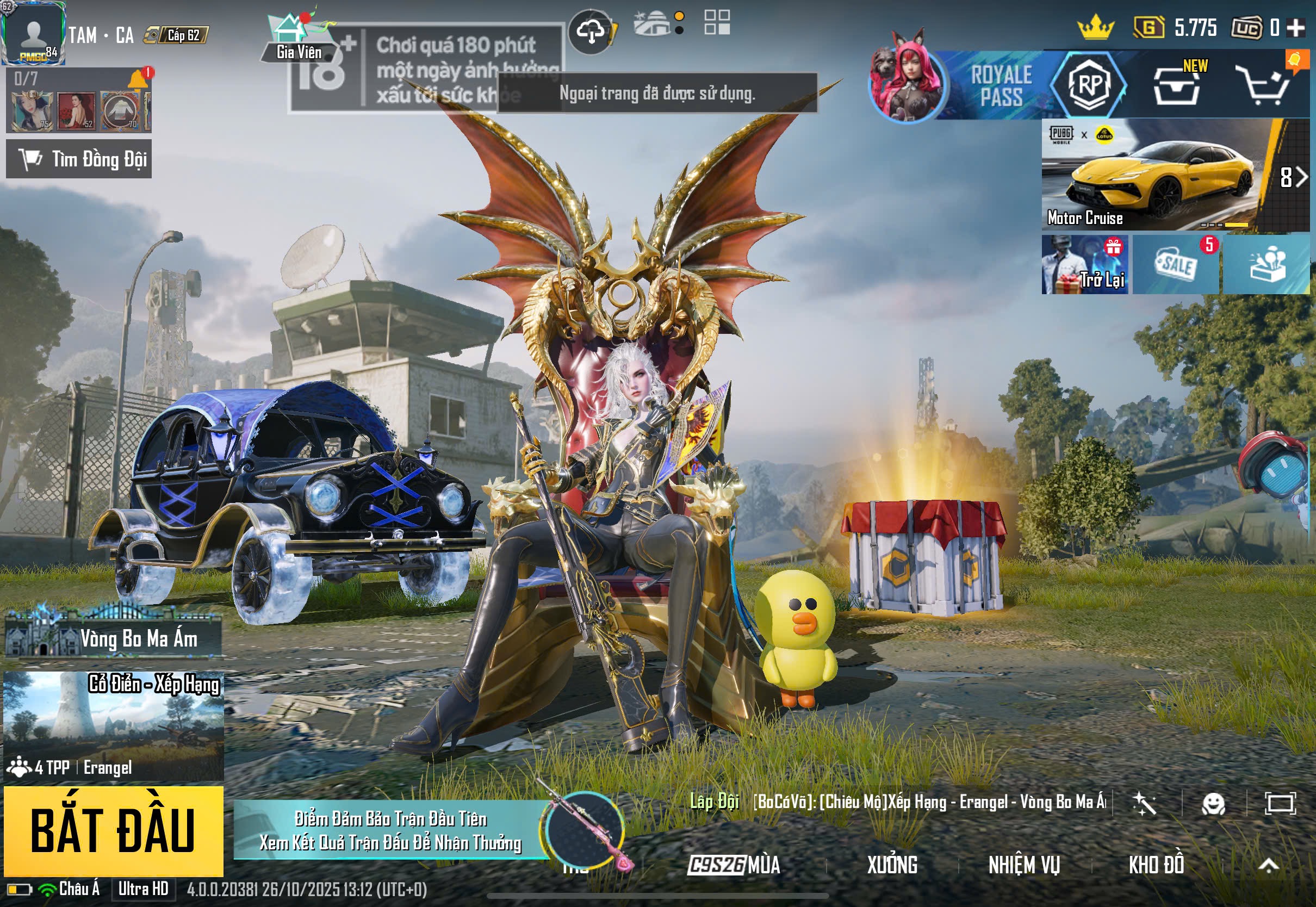The image size is (1316, 907).
Task: Open the Royale Pass banner
Action: click(x=1000, y=85)
